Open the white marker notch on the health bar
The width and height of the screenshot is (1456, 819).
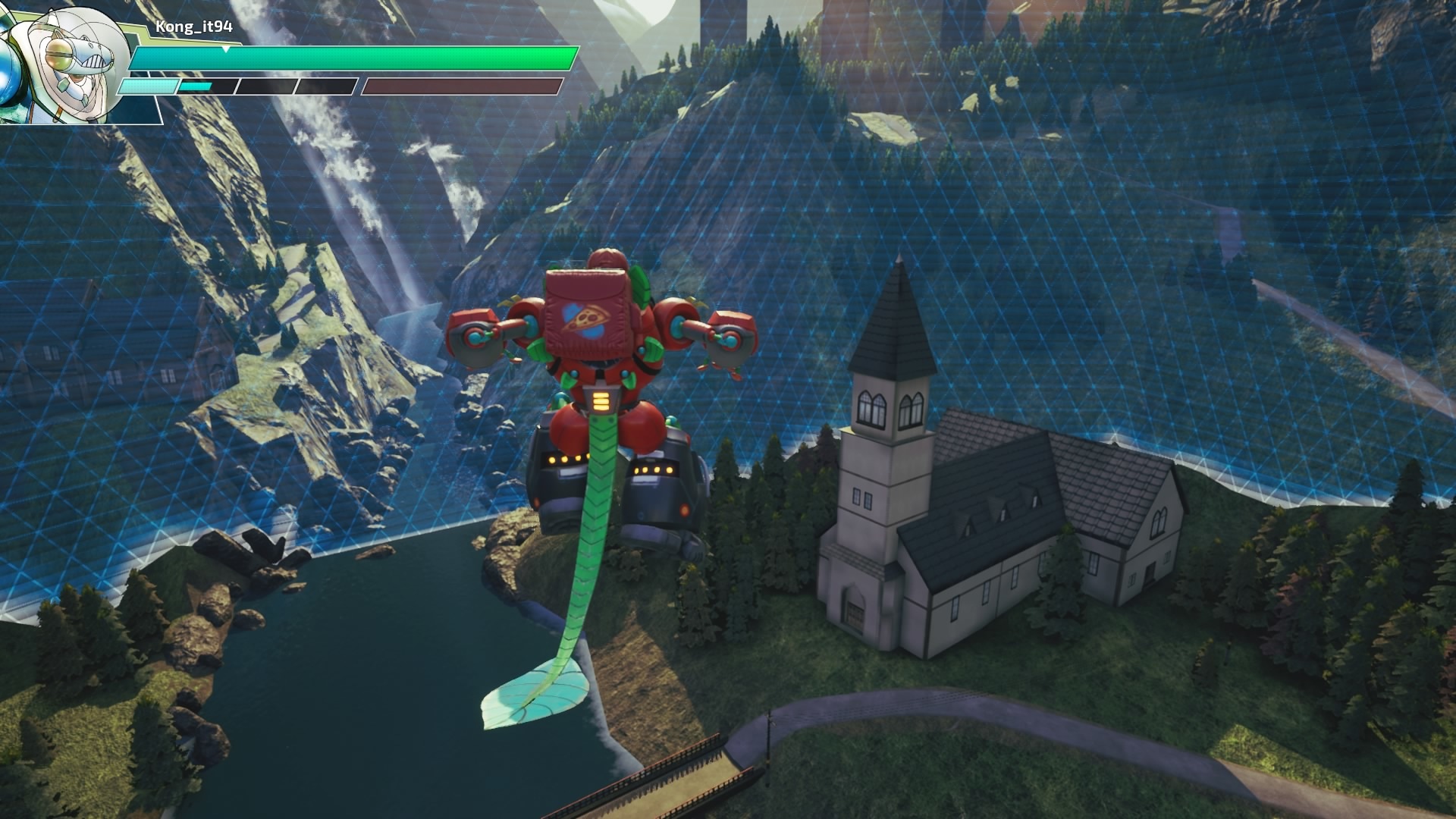(x=225, y=47)
